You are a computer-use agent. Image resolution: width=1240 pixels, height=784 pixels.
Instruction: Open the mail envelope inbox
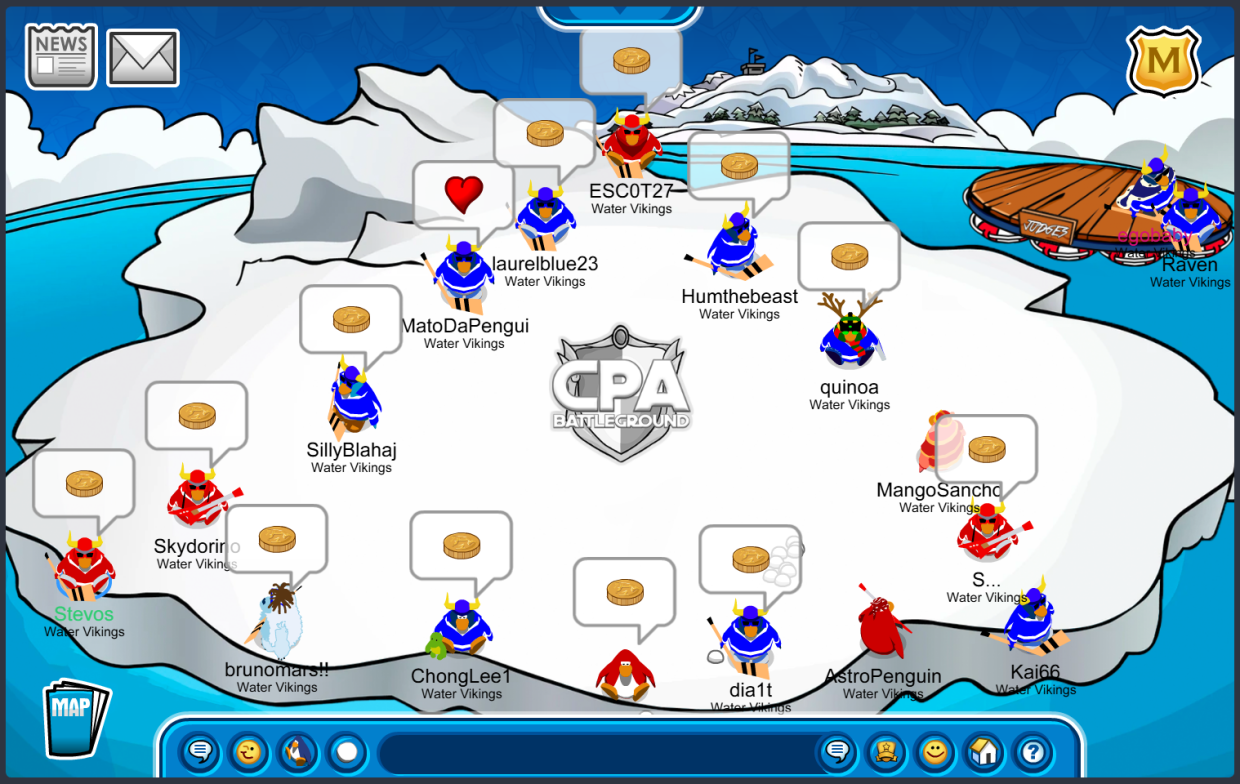143,58
